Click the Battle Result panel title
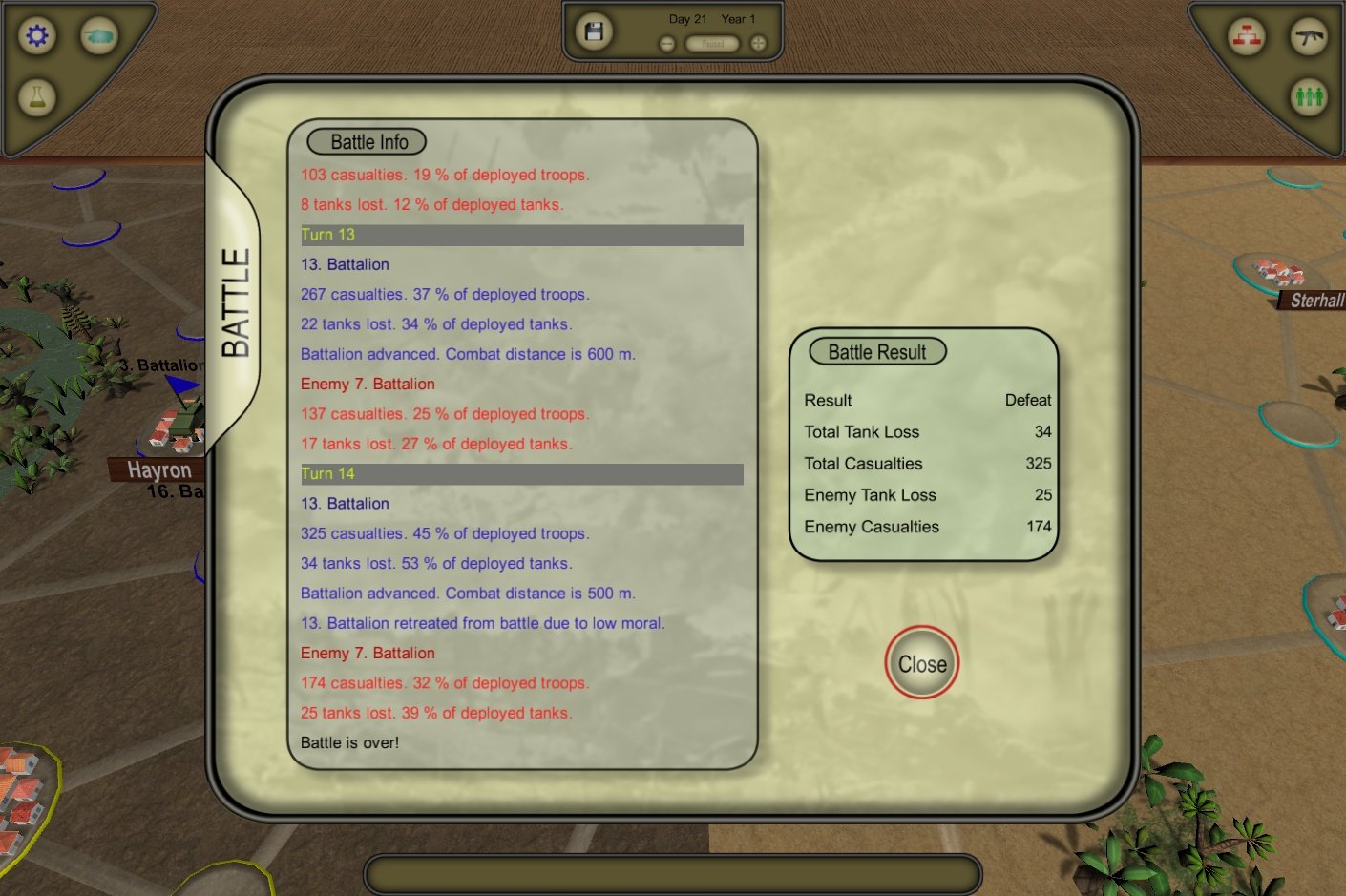The height and width of the screenshot is (896, 1346). click(x=876, y=351)
